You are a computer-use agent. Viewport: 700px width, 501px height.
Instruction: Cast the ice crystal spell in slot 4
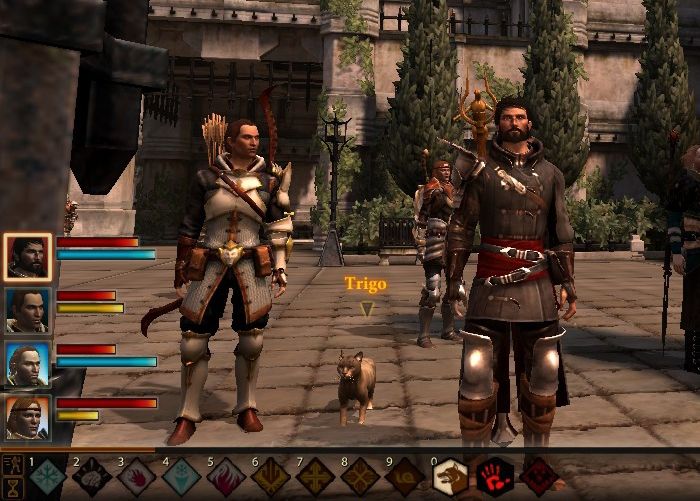tap(181, 478)
